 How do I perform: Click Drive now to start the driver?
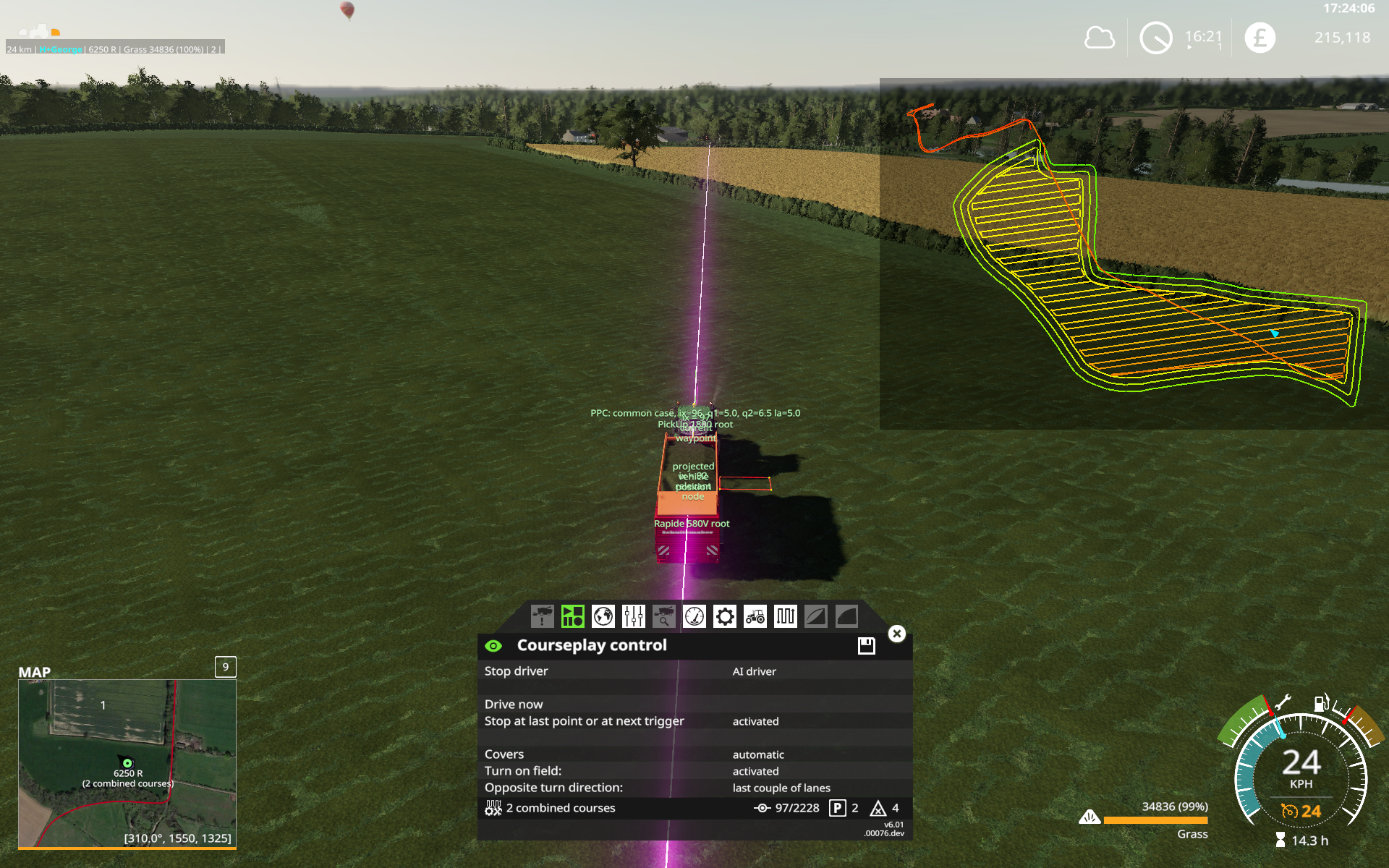click(514, 704)
